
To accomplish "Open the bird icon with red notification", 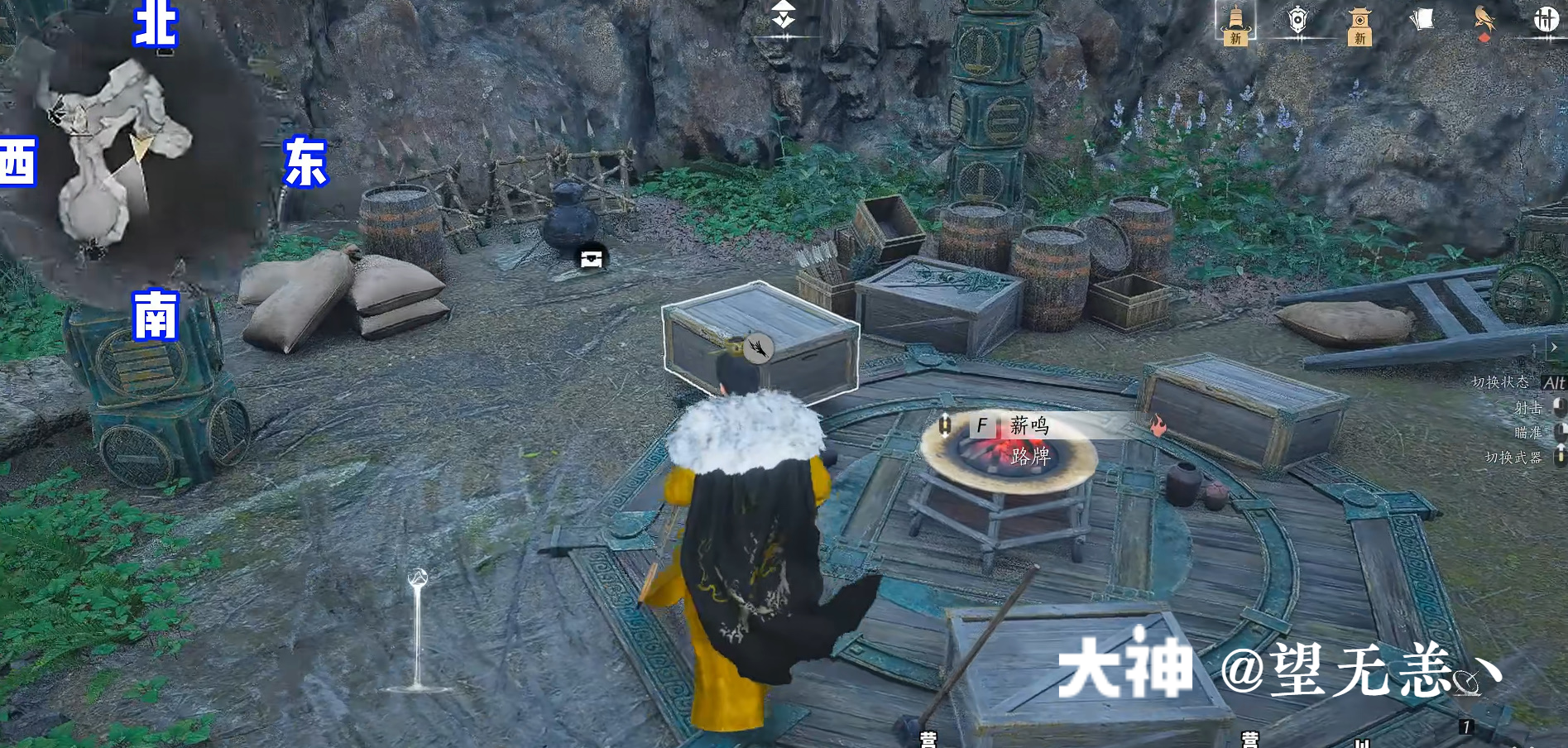I will 1484,20.
